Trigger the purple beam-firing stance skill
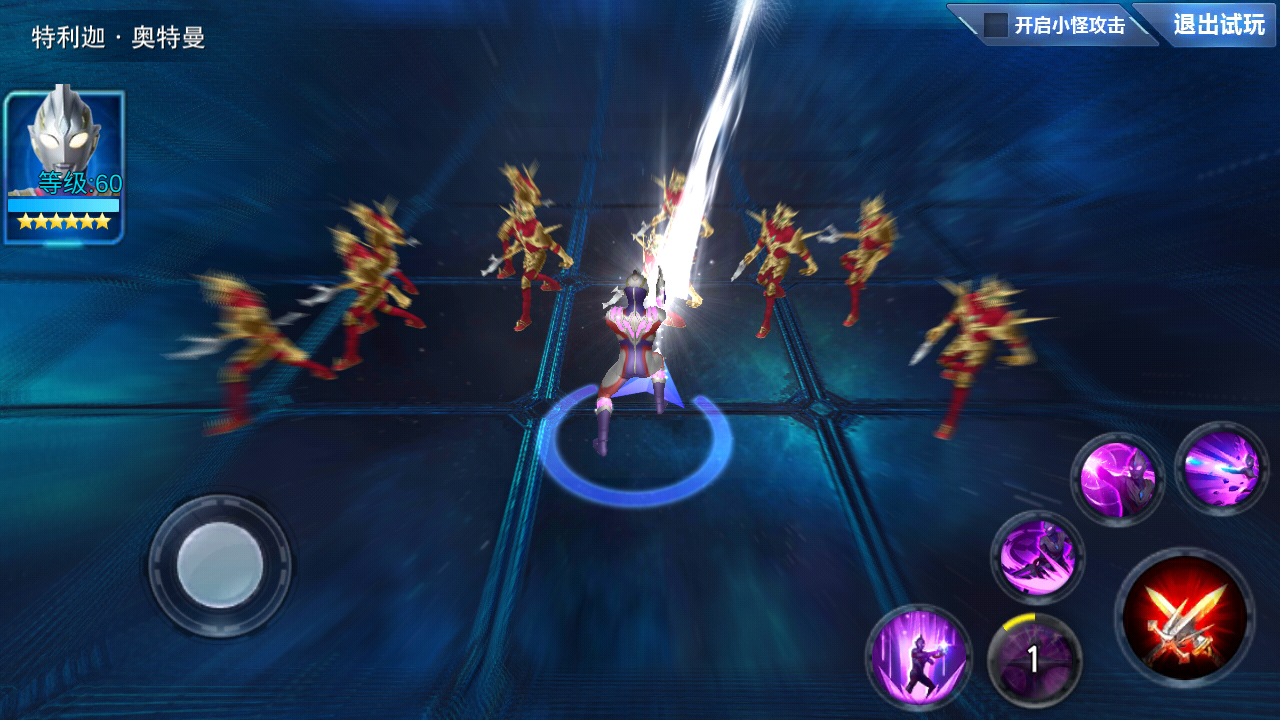This screenshot has width=1280, height=720. (918, 657)
